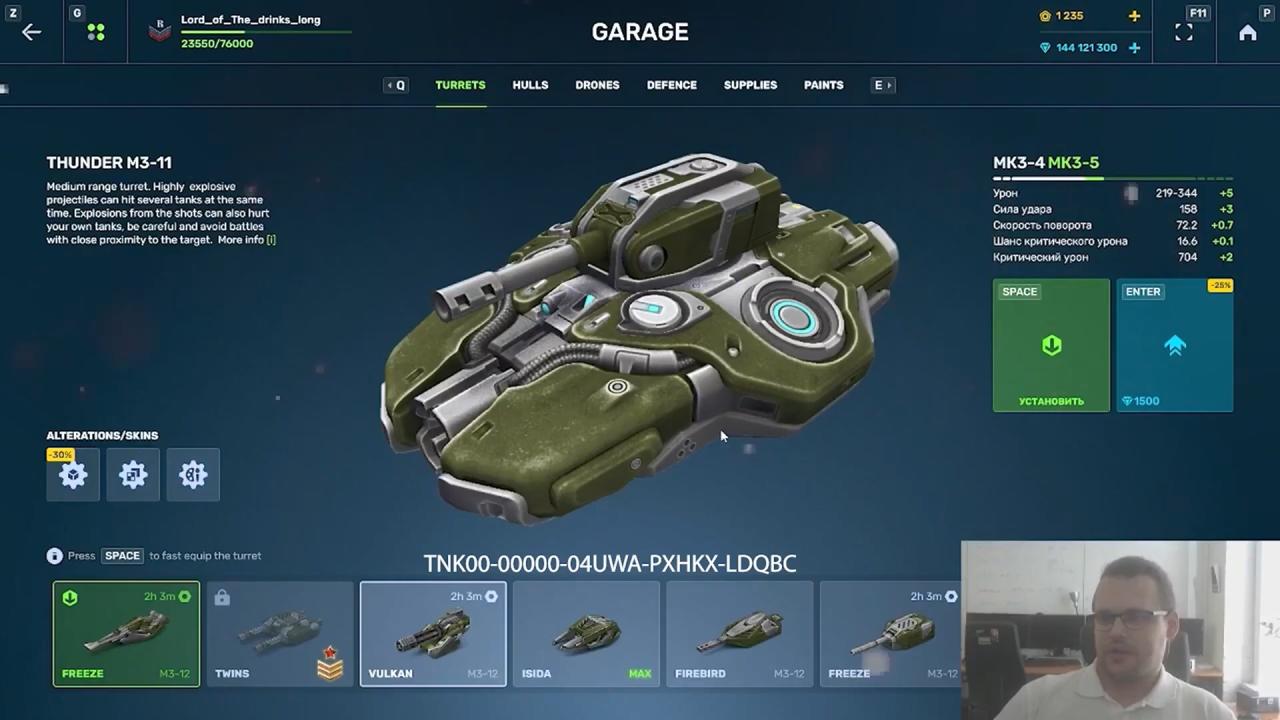The width and height of the screenshot is (1280, 720).
Task: Open the discounted first alteration slot
Action: click(x=73, y=475)
